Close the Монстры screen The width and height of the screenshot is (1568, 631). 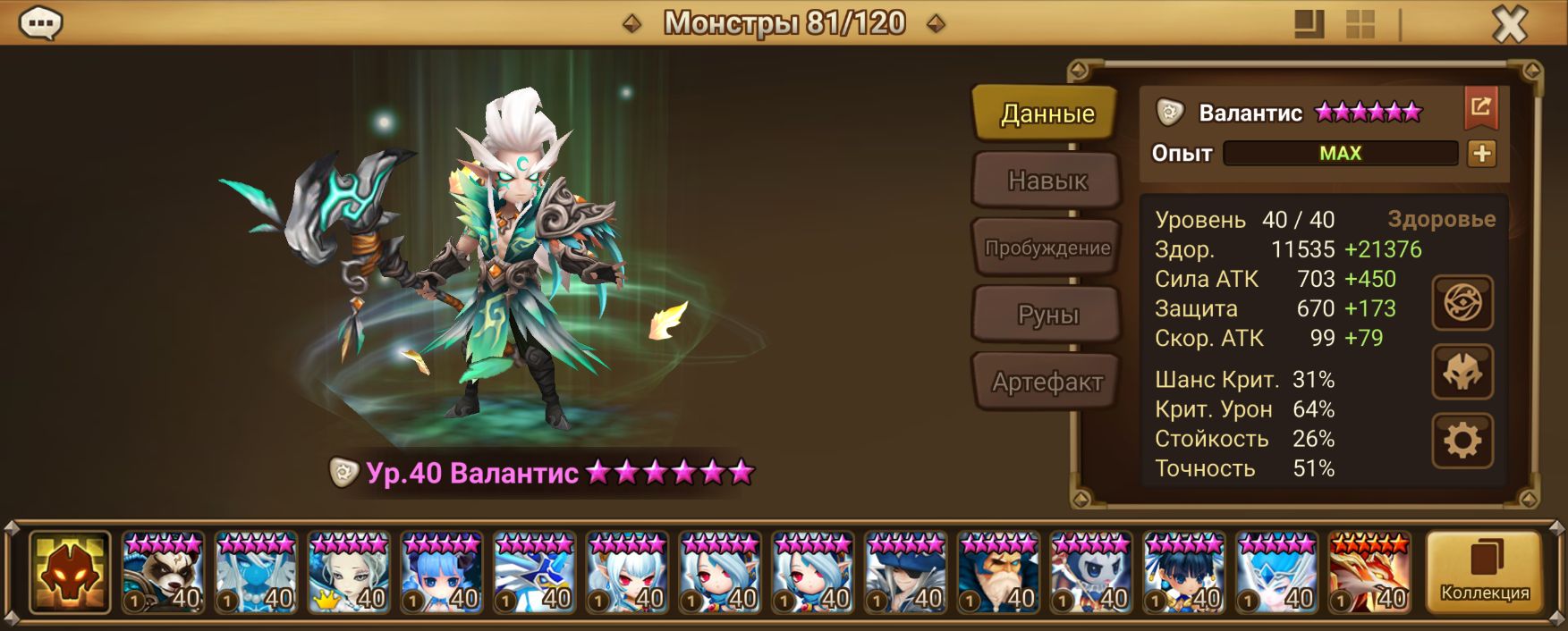pyautogui.click(x=1510, y=24)
